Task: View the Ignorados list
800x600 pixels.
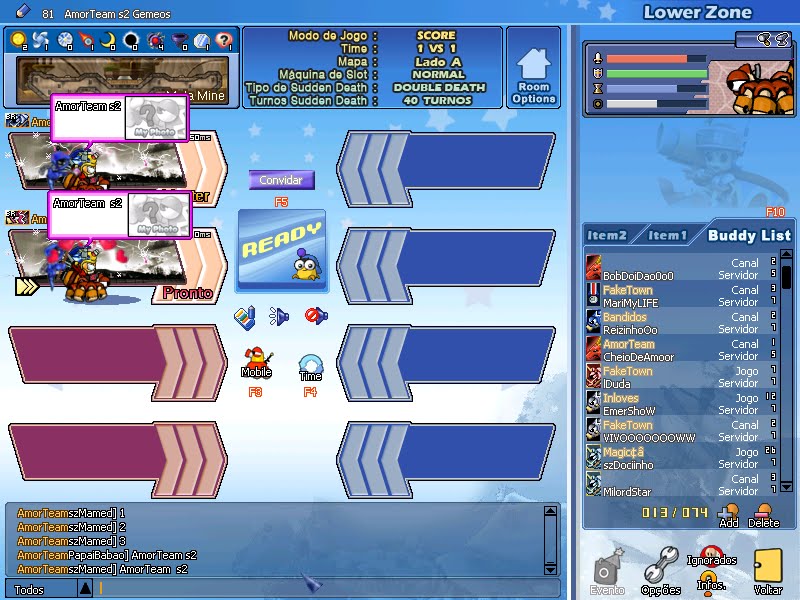Action: click(711, 554)
